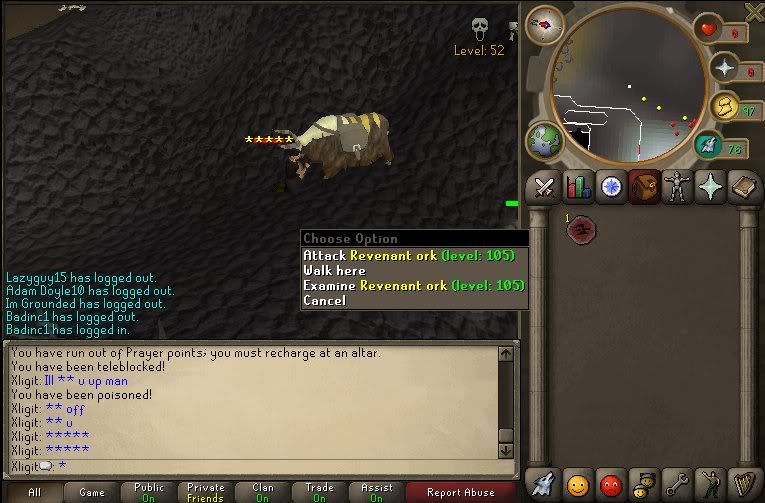Open the combat styles tab with crossed swords
The height and width of the screenshot is (503, 765).
pyautogui.click(x=543, y=187)
